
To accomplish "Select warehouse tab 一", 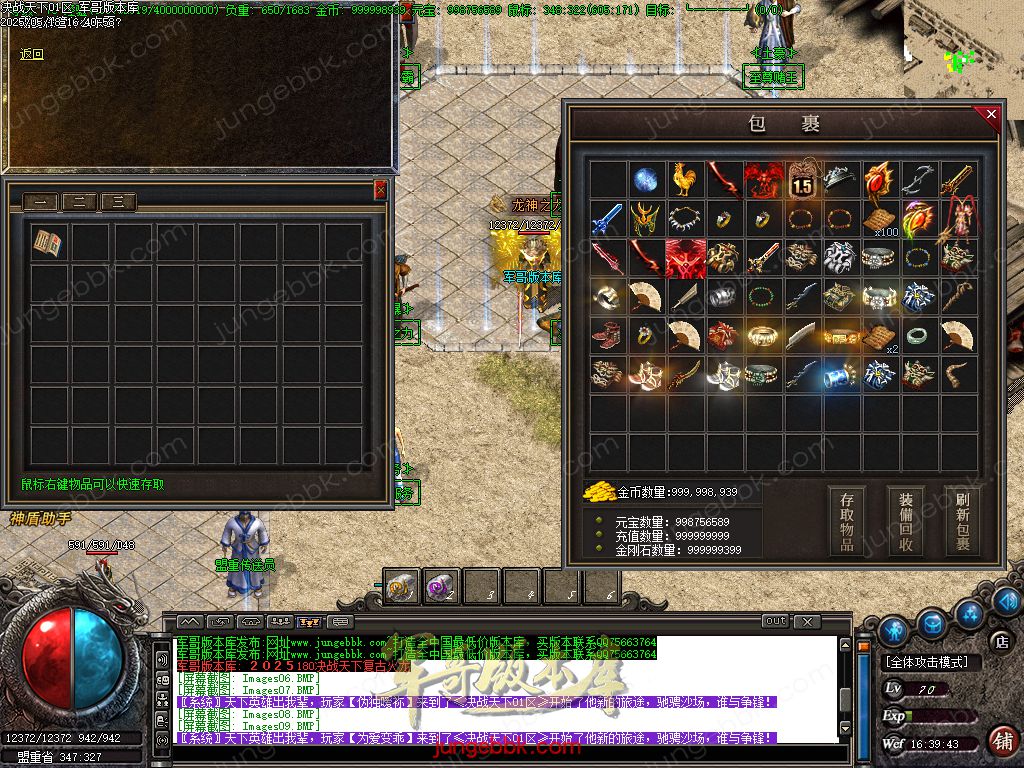I will tap(40, 202).
